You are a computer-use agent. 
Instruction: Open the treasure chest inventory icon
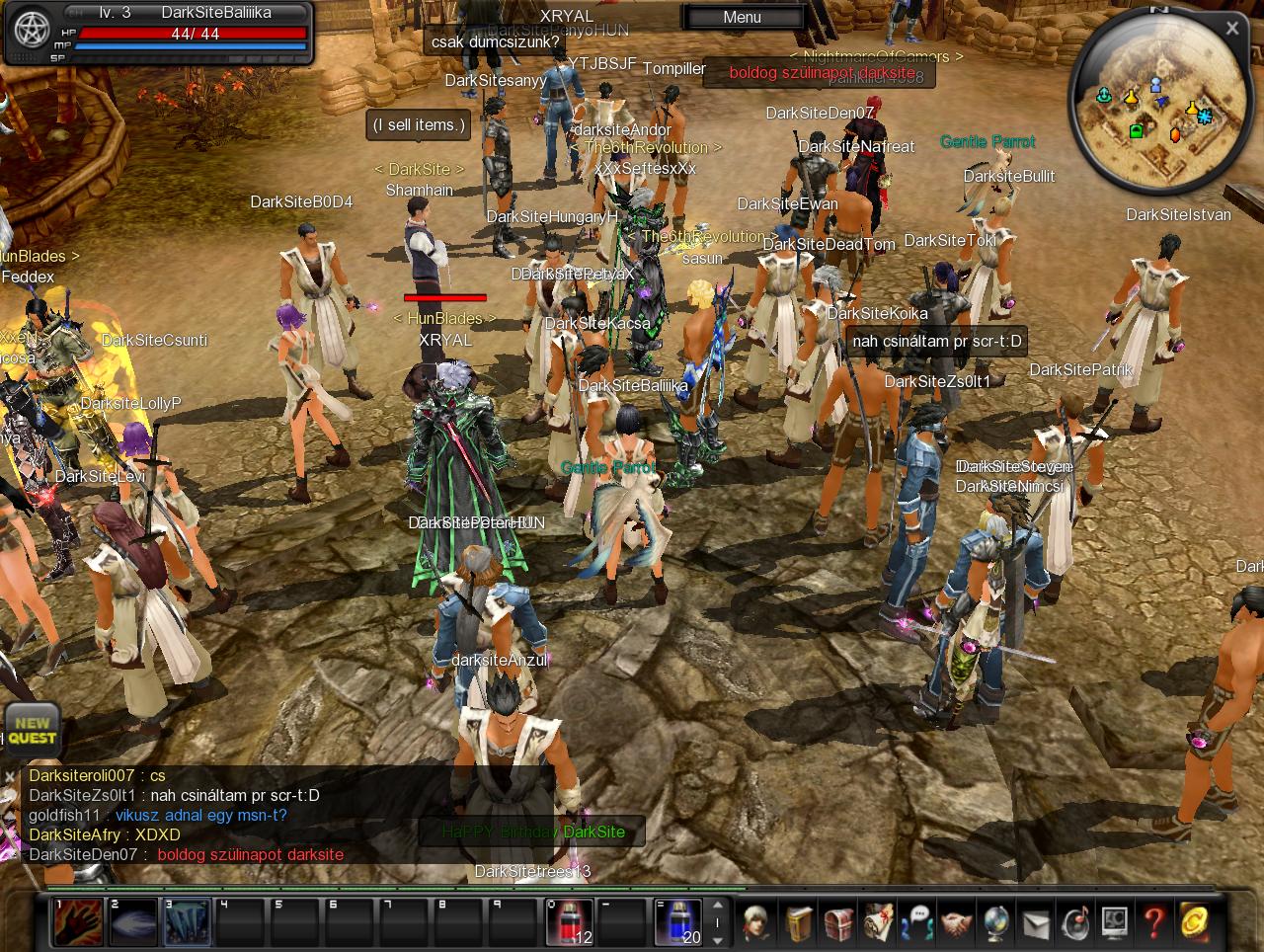[838, 923]
